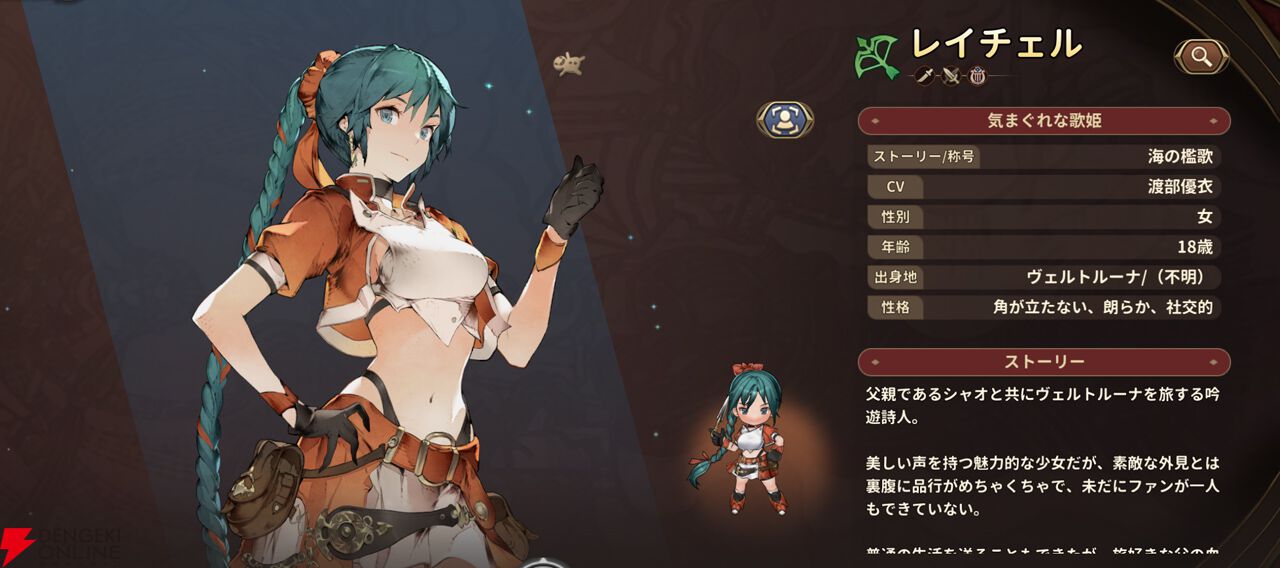Click the ストーリー section header
1280x568 pixels.
click(1043, 361)
